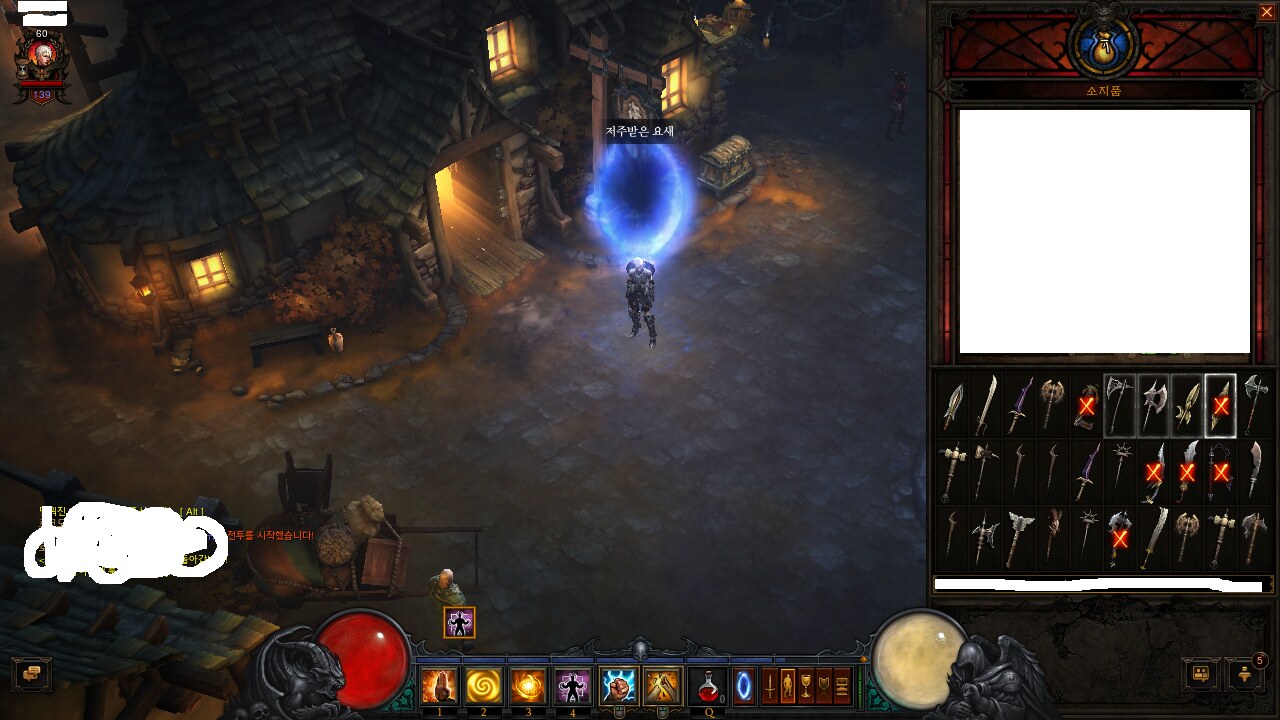Open the social button beside the notification counter
The width and height of the screenshot is (1280, 720).
click(x=1201, y=673)
